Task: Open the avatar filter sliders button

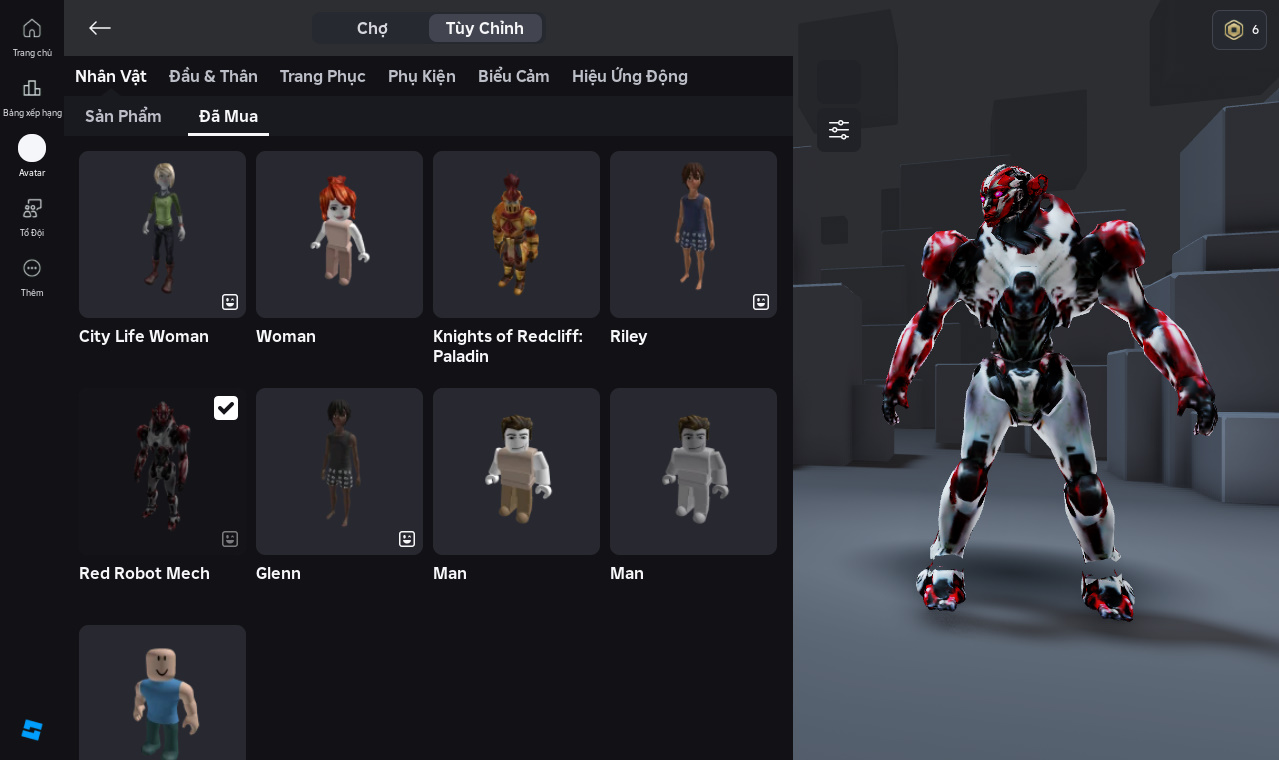Action: (x=839, y=130)
